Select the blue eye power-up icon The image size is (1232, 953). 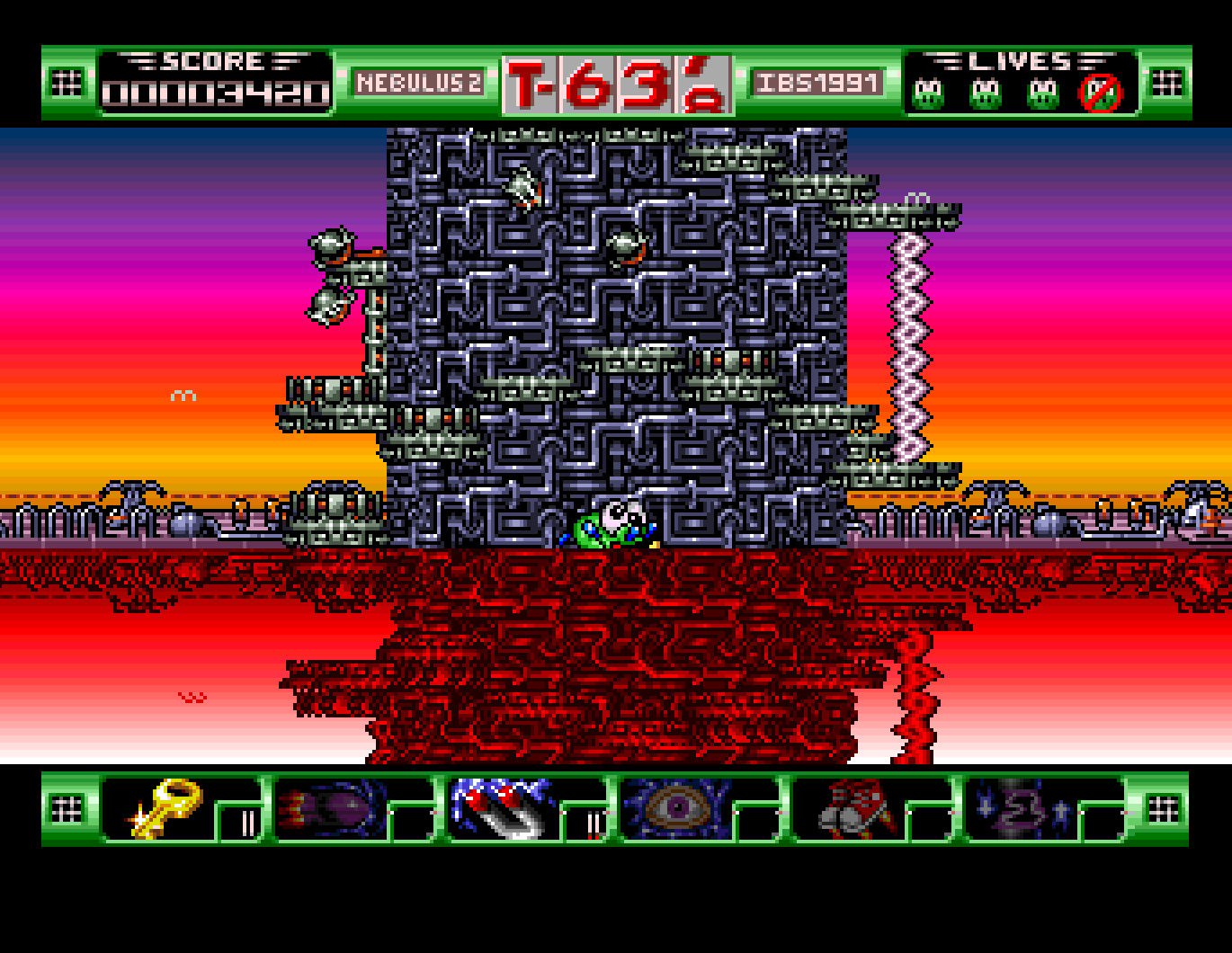pyautogui.click(x=677, y=809)
